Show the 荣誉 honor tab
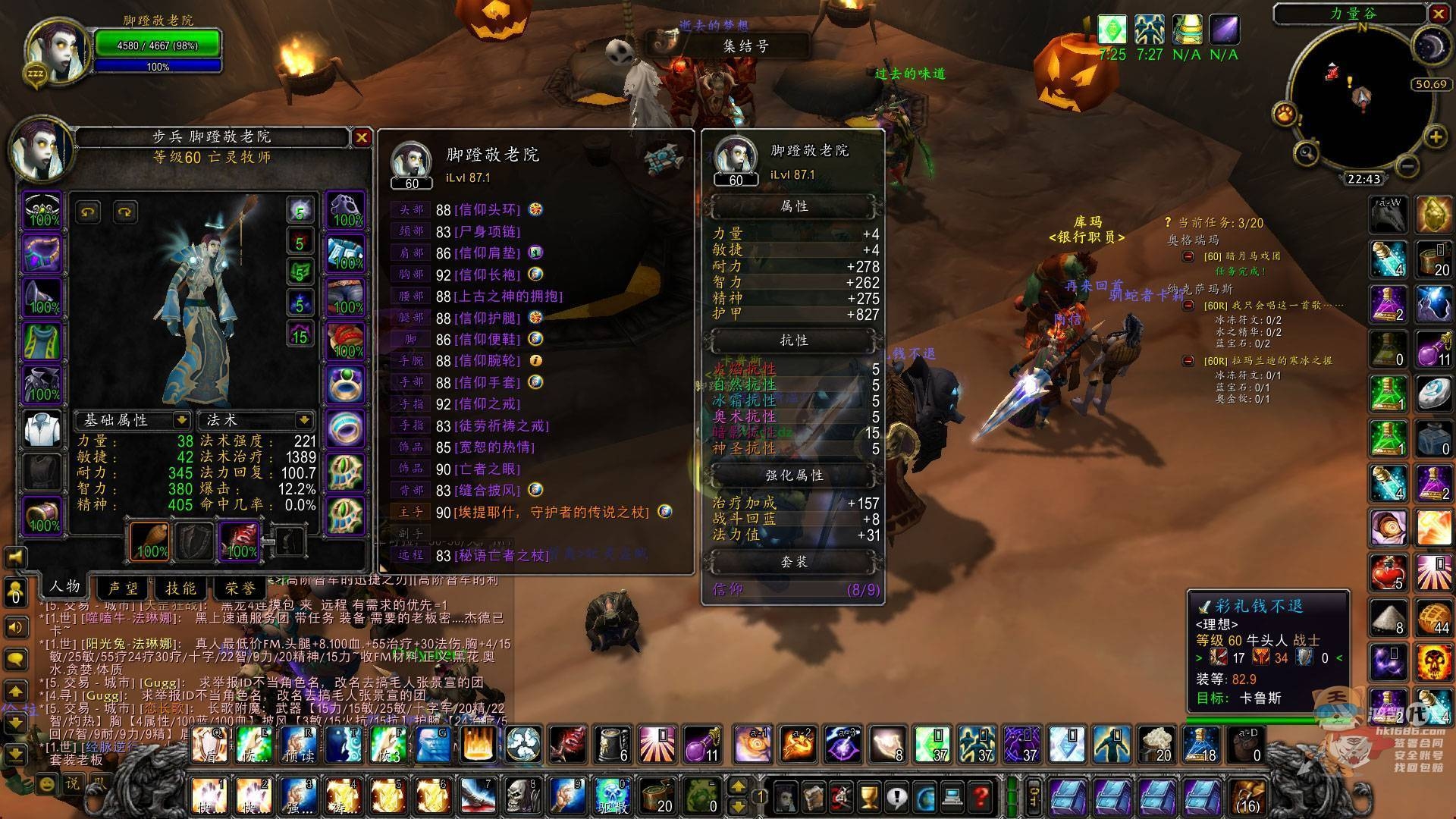Image resolution: width=1456 pixels, height=819 pixels. click(240, 588)
